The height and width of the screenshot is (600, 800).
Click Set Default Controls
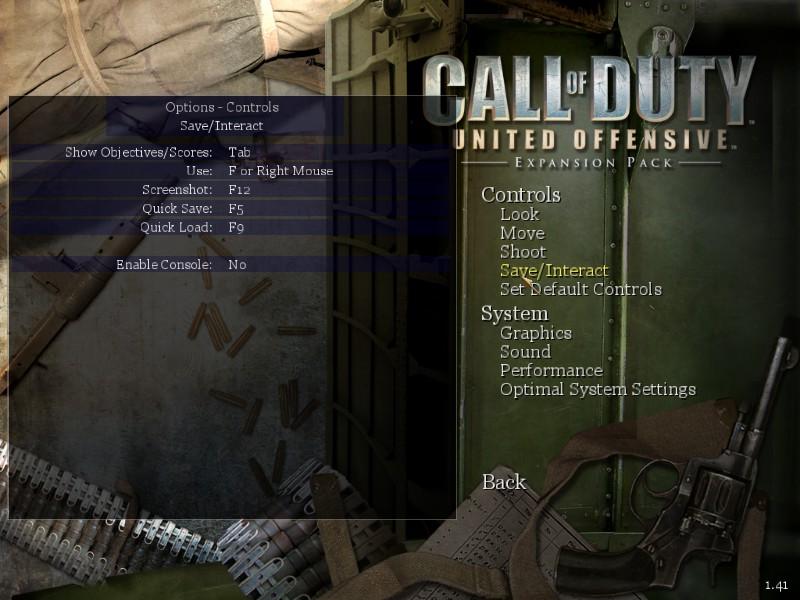click(x=580, y=290)
